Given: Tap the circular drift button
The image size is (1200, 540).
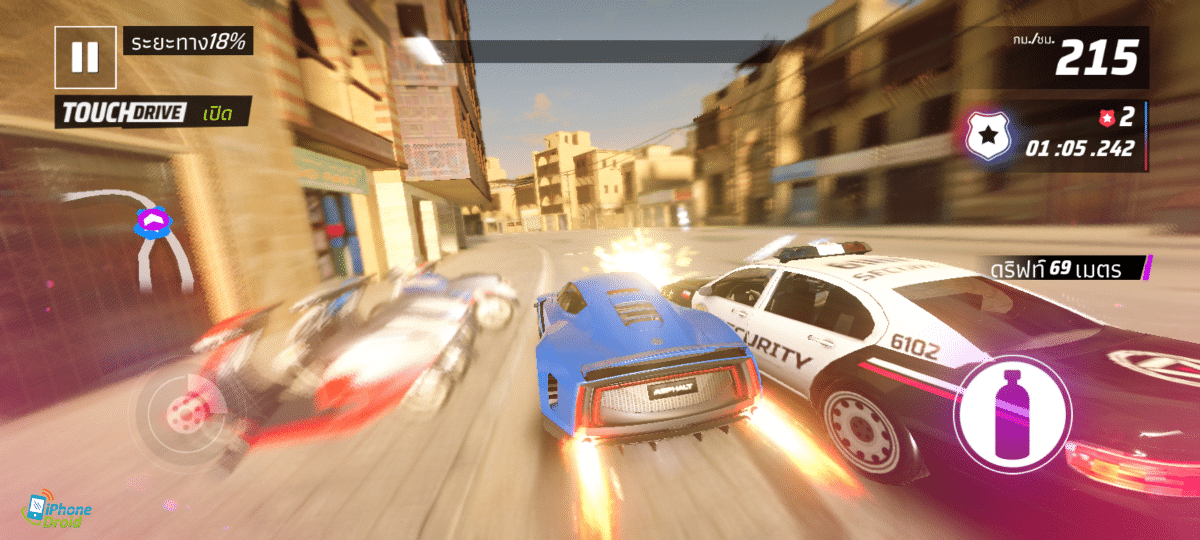Looking at the screenshot, I should [182, 409].
